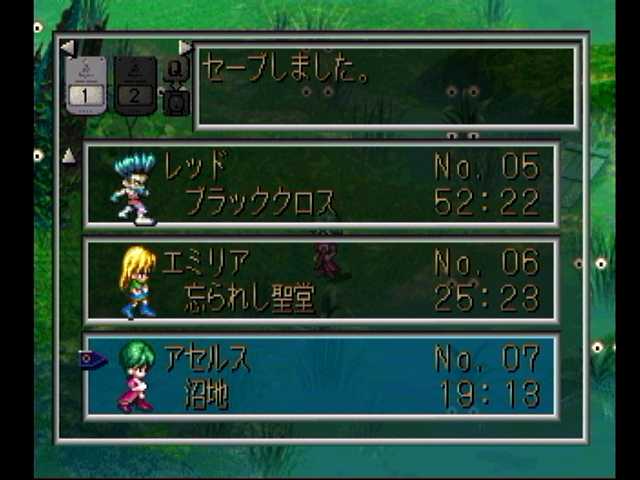Screen dimensions: 640x480
Task: Choose save file No. 06 エミリア
Action: click(321, 280)
